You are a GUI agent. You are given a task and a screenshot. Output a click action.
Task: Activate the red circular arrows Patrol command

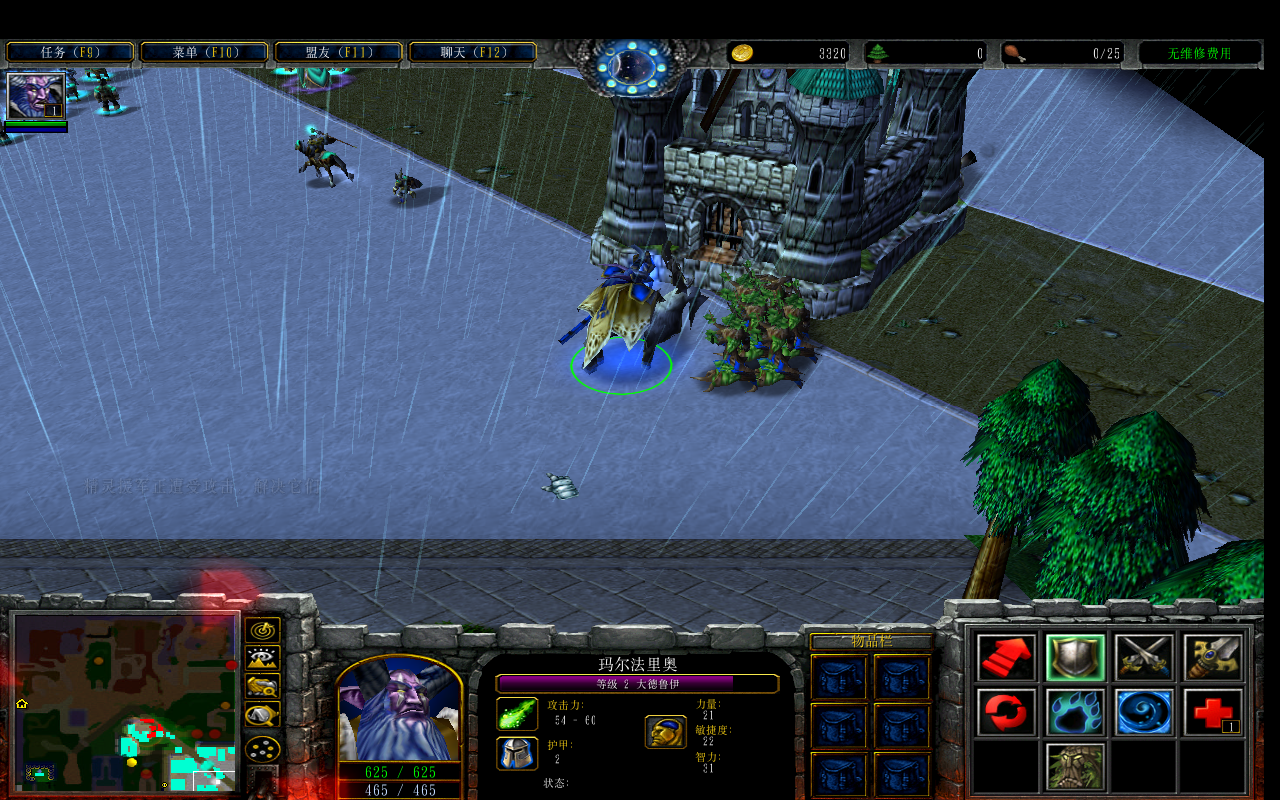(x=1007, y=712)
